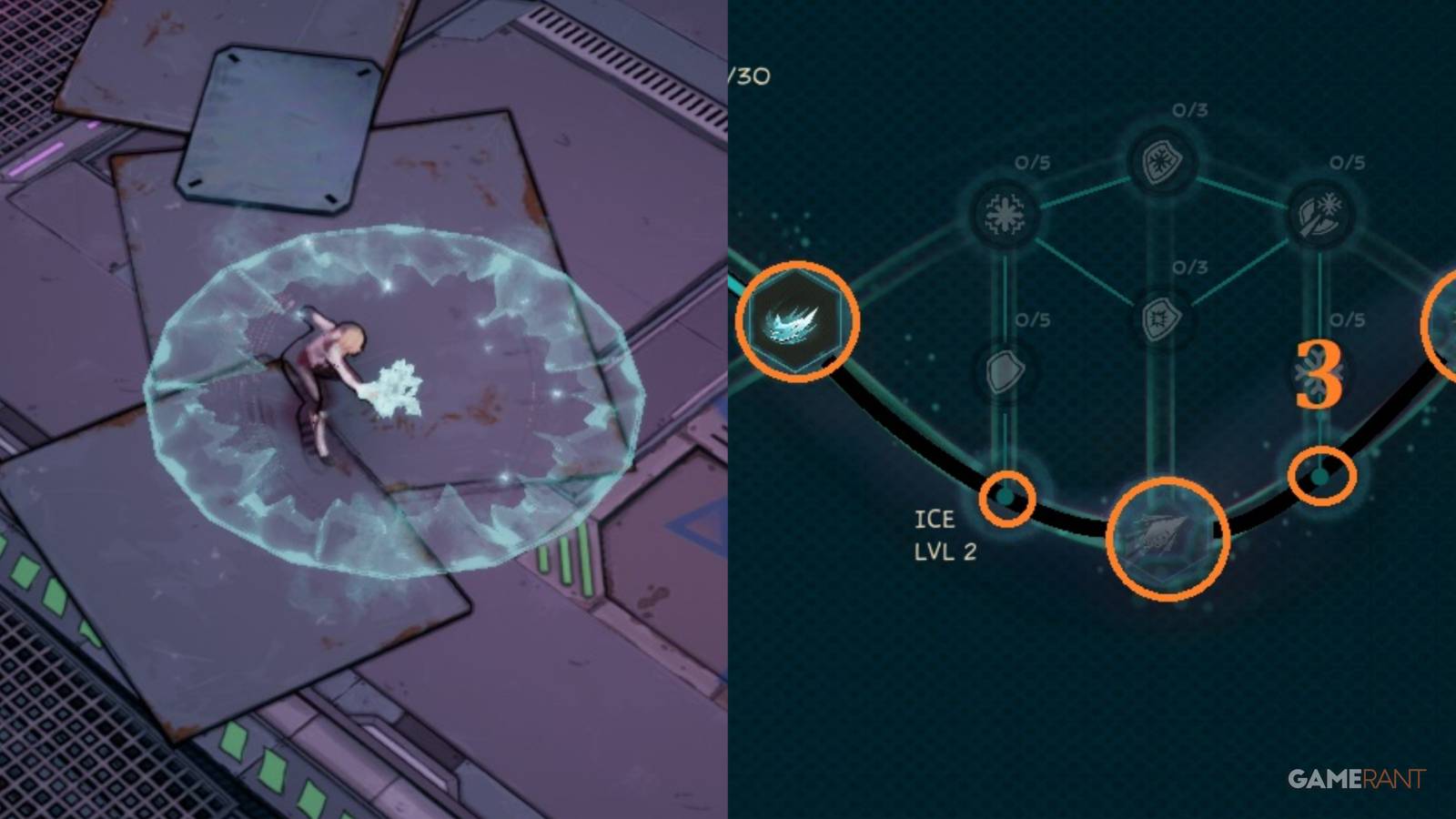The image size is (1456, 819).
Task: Click the ICE LVL 2 label
Action: [946, 532]
